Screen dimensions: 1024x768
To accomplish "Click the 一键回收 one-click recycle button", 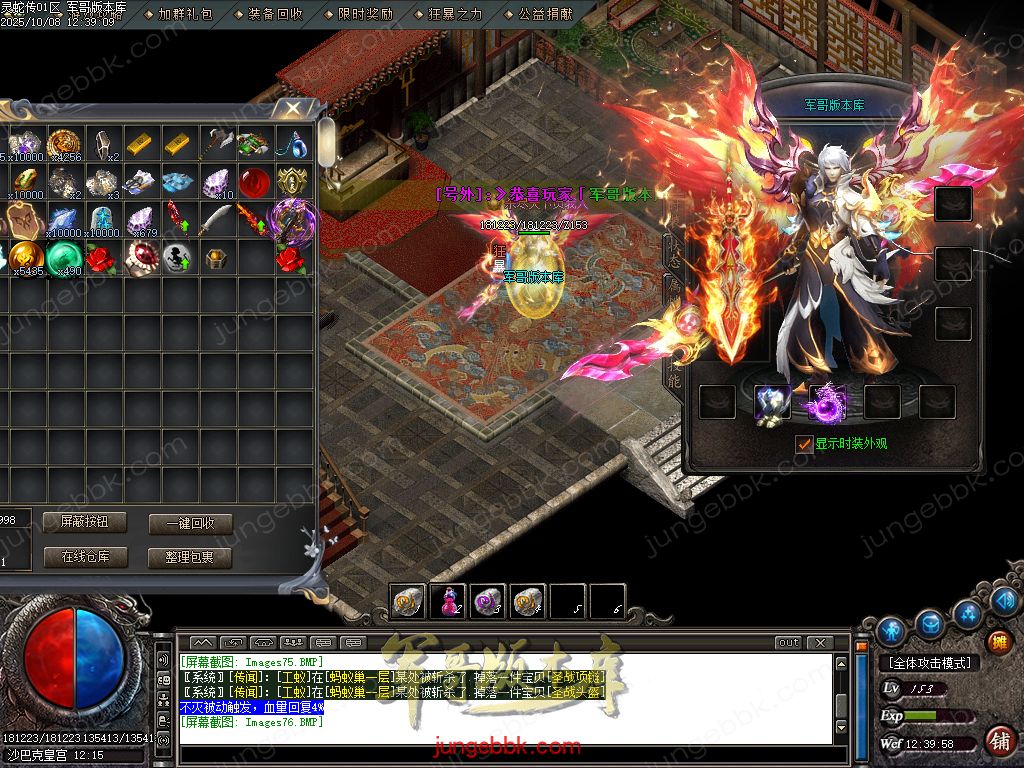I will (190, 524).
